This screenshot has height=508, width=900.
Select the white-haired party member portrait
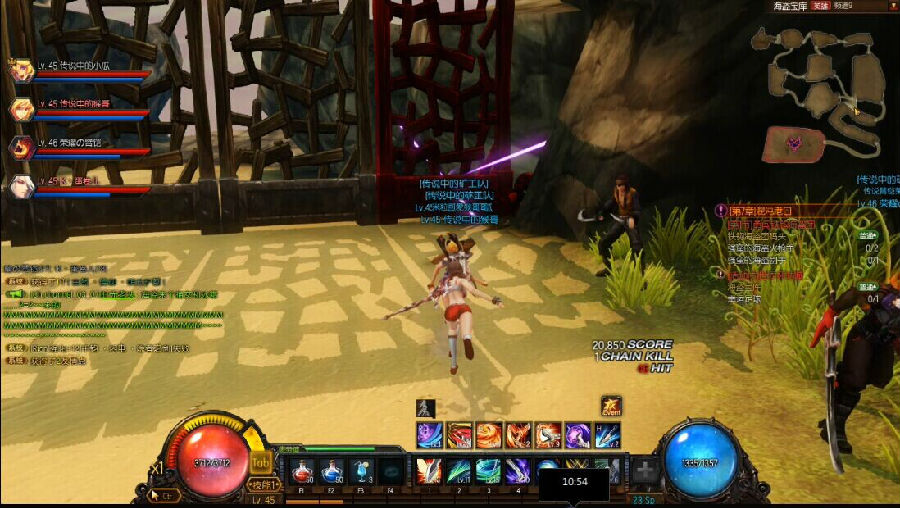pos(20,186)
